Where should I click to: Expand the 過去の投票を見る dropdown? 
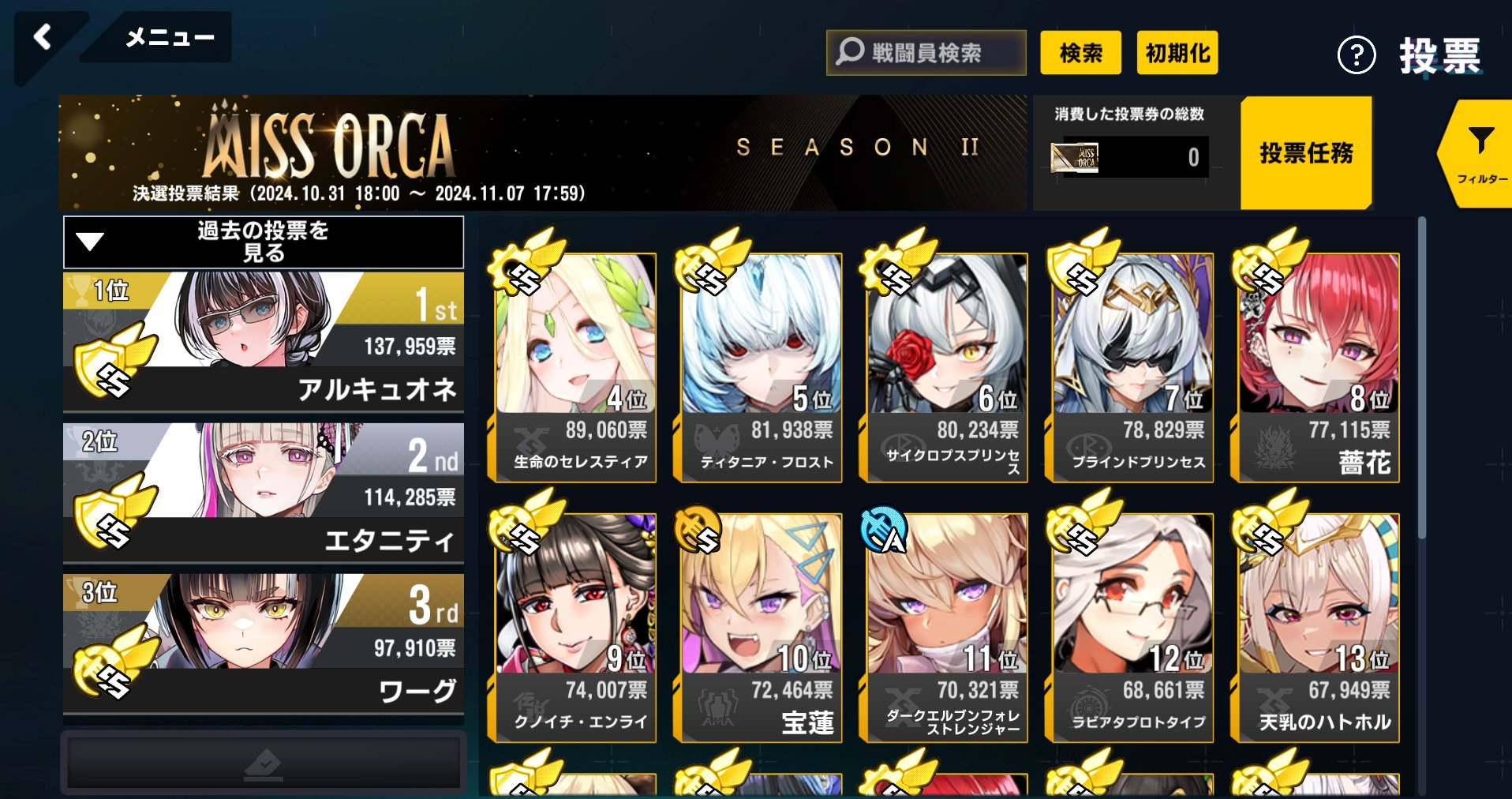263,242
